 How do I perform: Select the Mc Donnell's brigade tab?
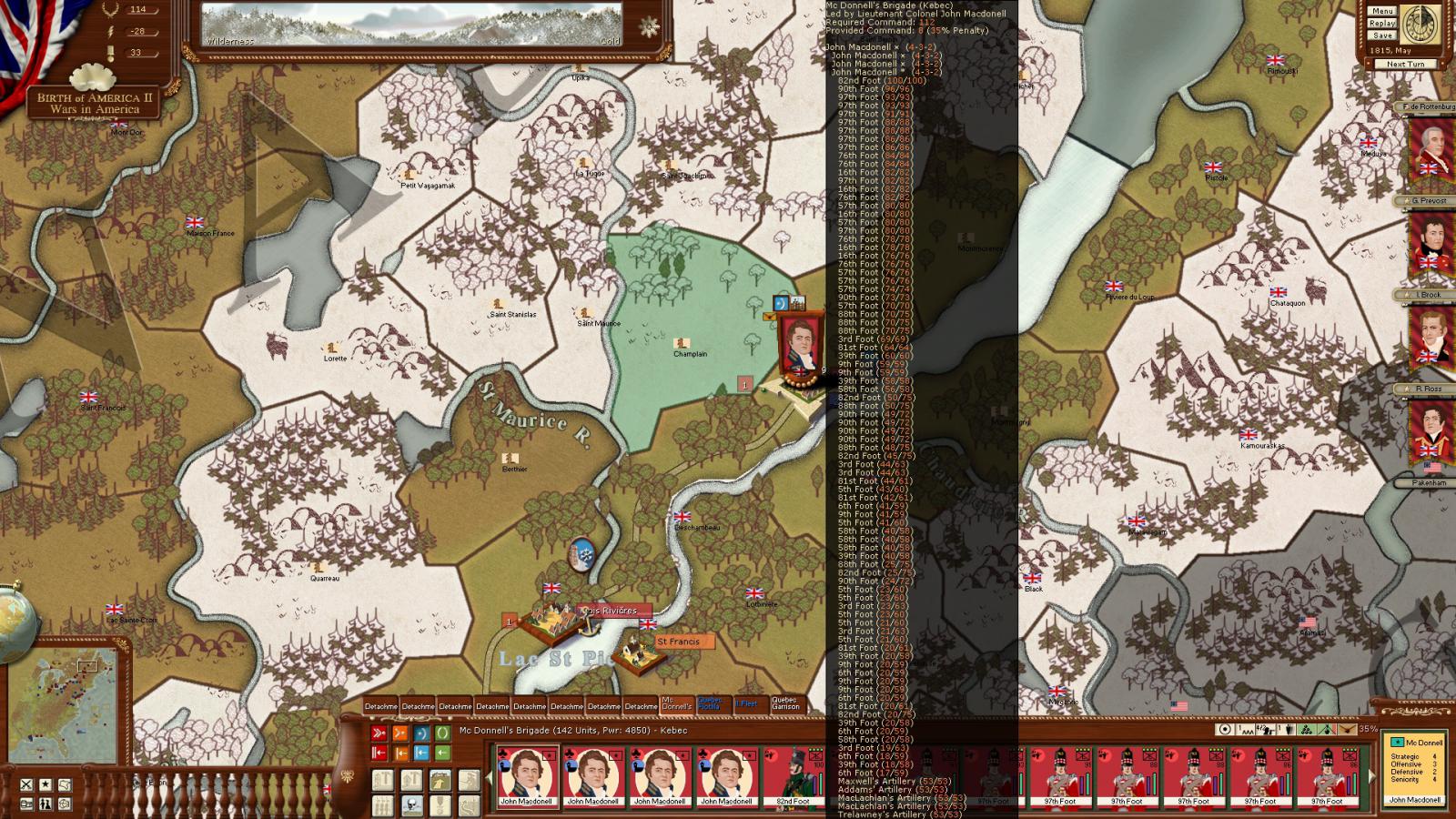676,703
